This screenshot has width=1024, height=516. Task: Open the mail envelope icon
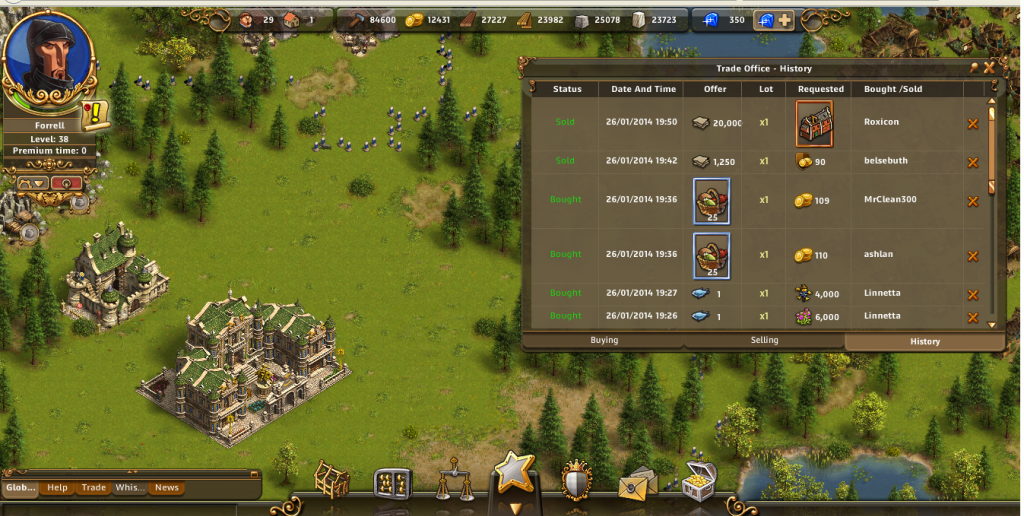tap(638, 485)
